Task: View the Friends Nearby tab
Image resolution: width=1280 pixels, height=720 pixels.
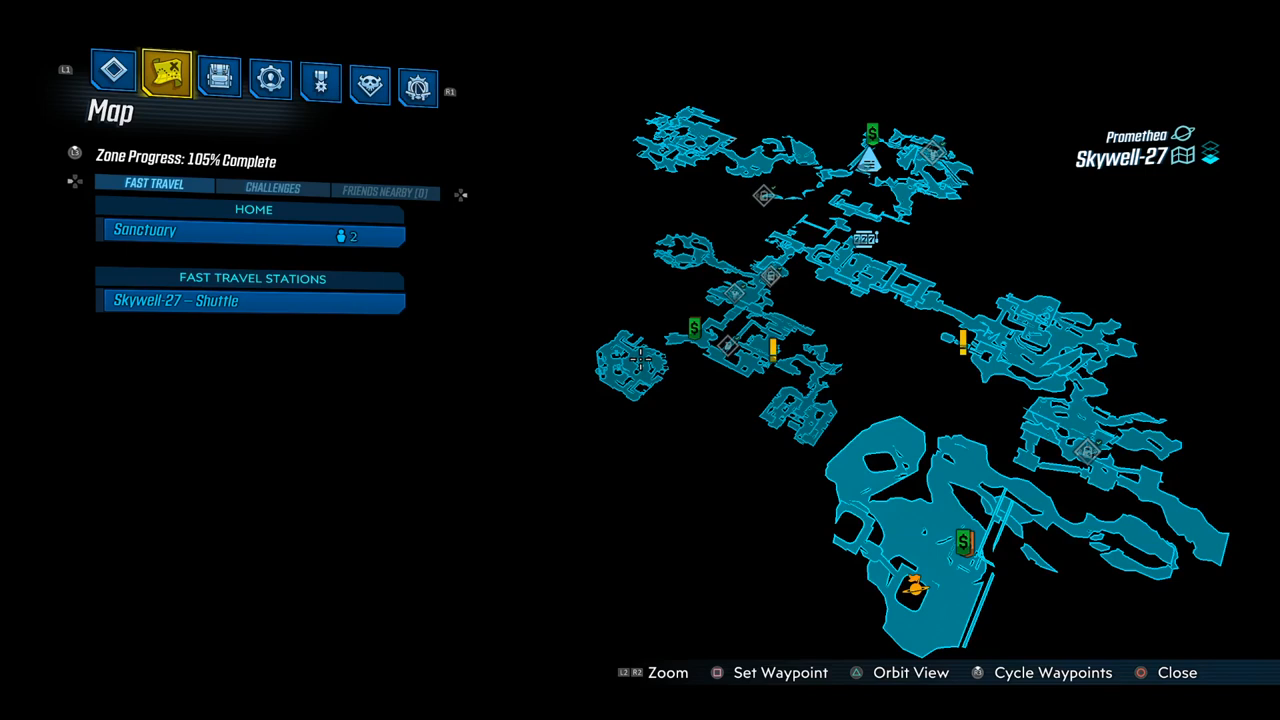Action: (x=384, y=192)
